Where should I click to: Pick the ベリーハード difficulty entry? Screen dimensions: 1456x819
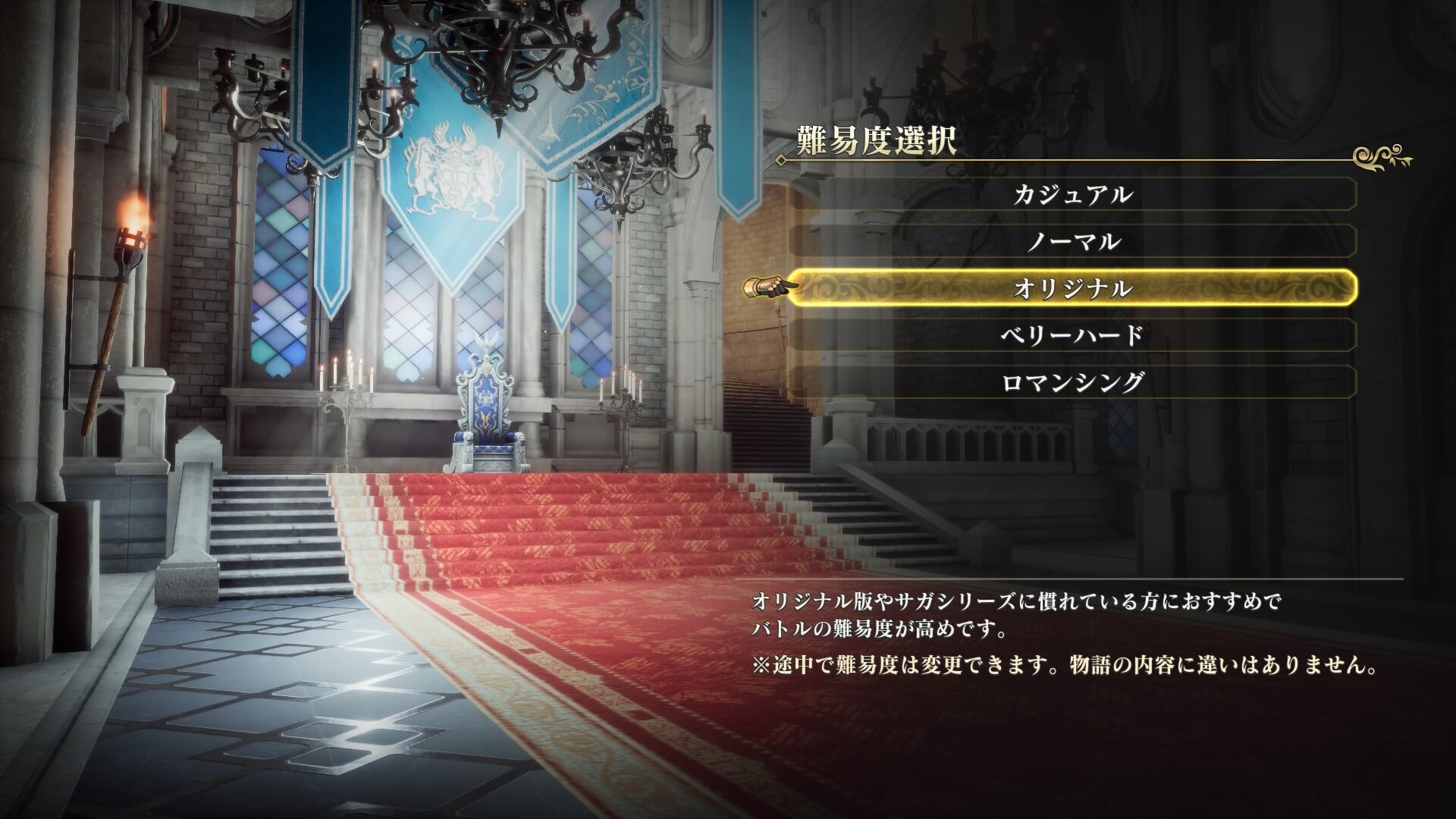[1072, 335]
